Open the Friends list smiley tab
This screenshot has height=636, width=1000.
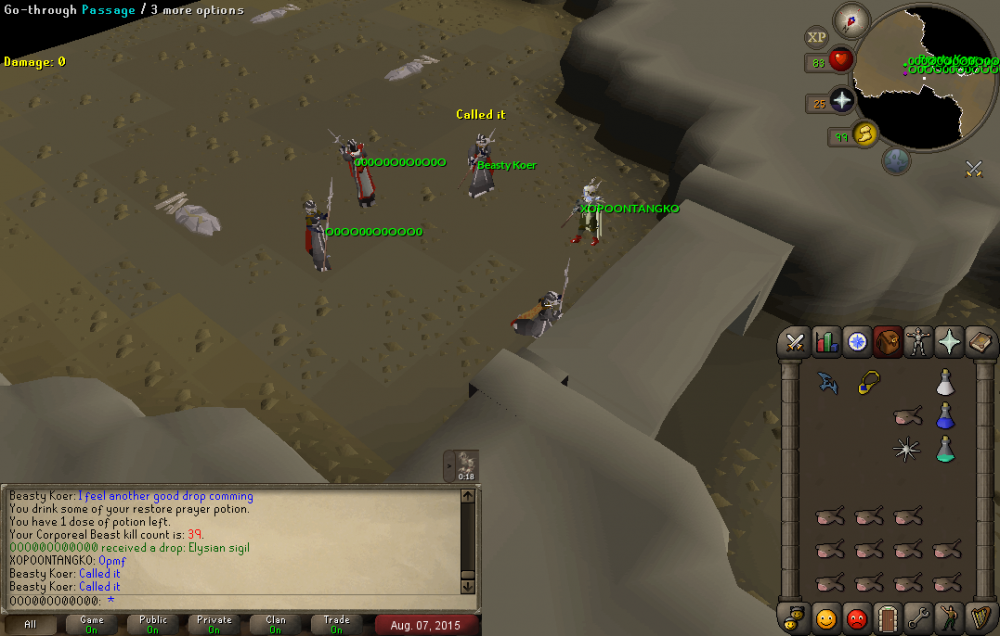[826, 617]
